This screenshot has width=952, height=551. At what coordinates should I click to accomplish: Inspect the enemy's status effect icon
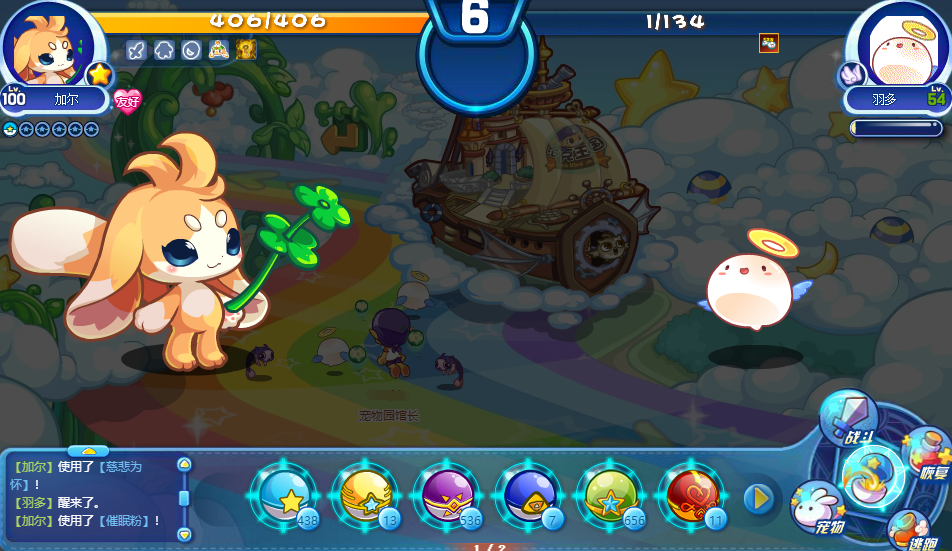[x=768, y=43]
